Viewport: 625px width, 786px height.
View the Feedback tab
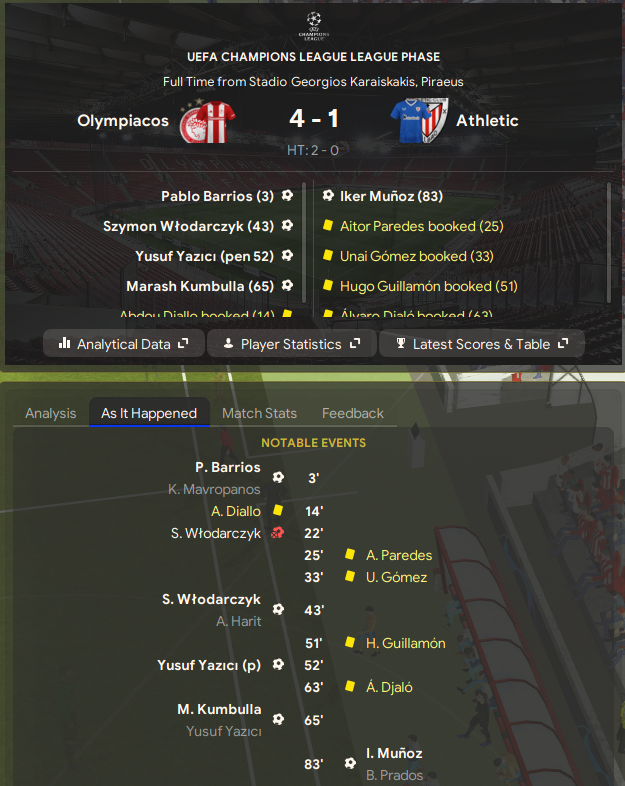pyautogui.click(x=352, y=413)
